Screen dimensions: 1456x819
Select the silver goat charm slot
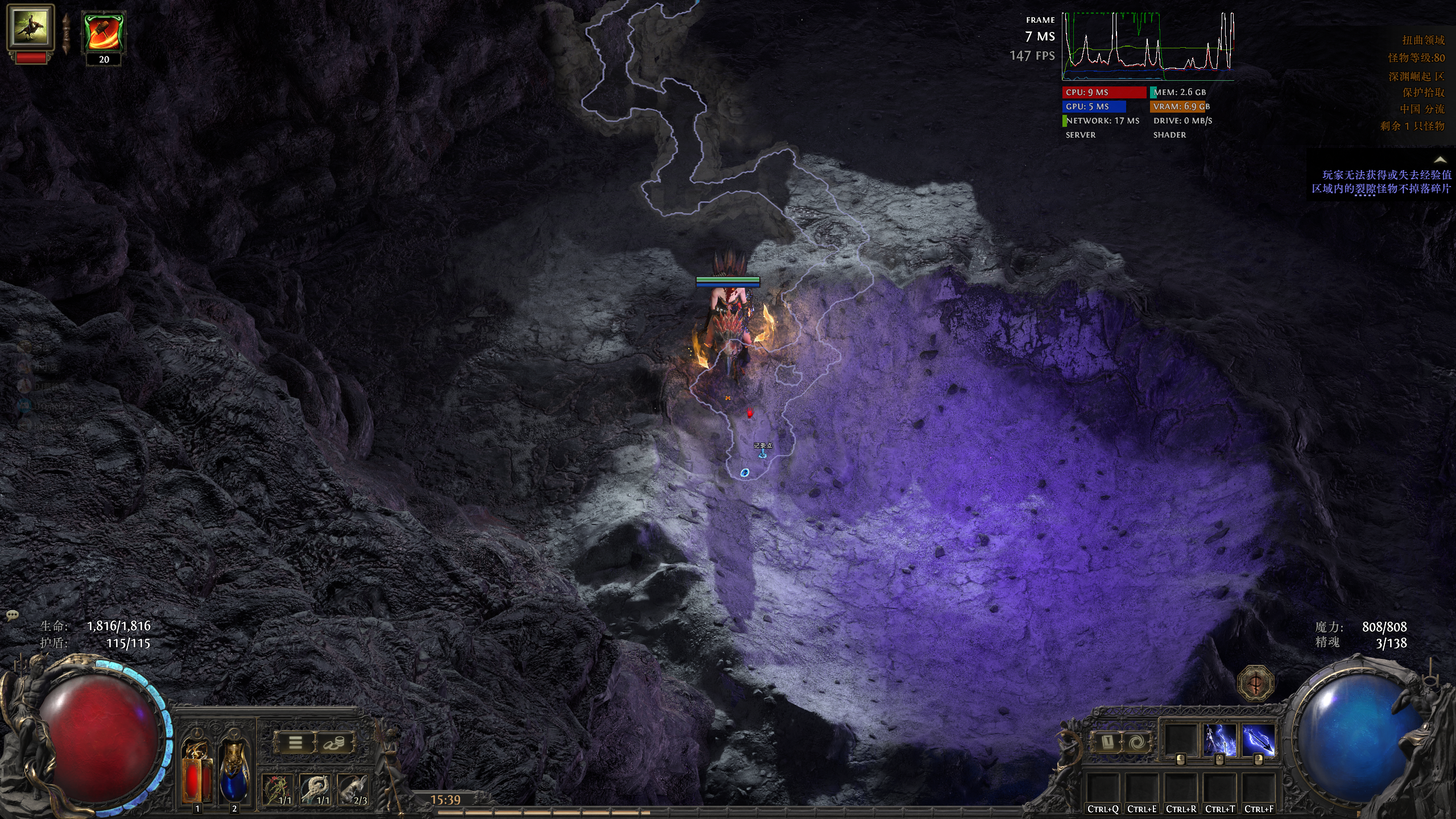tap(354, 789)
